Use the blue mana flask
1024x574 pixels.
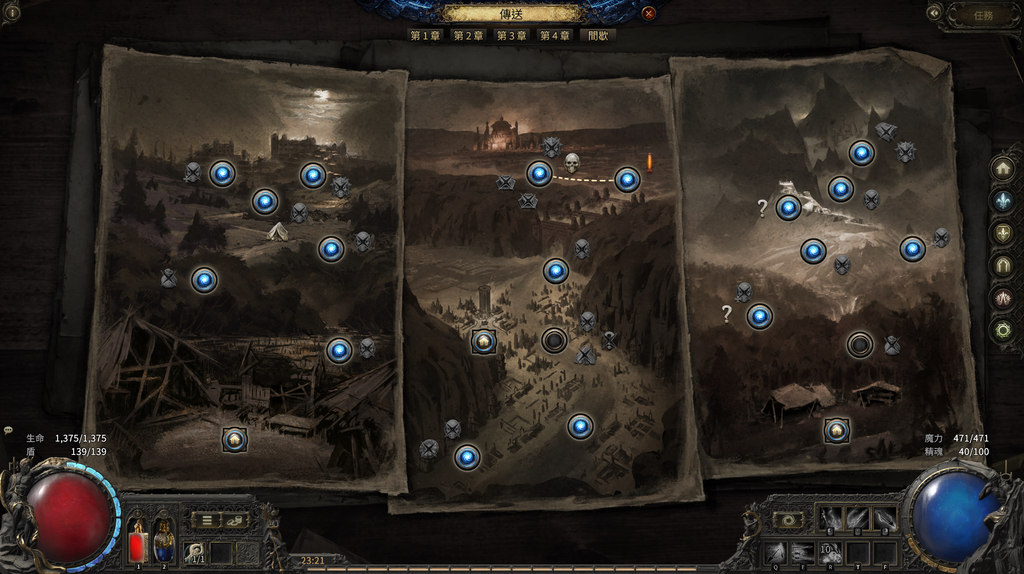click(x=163, y=546)
